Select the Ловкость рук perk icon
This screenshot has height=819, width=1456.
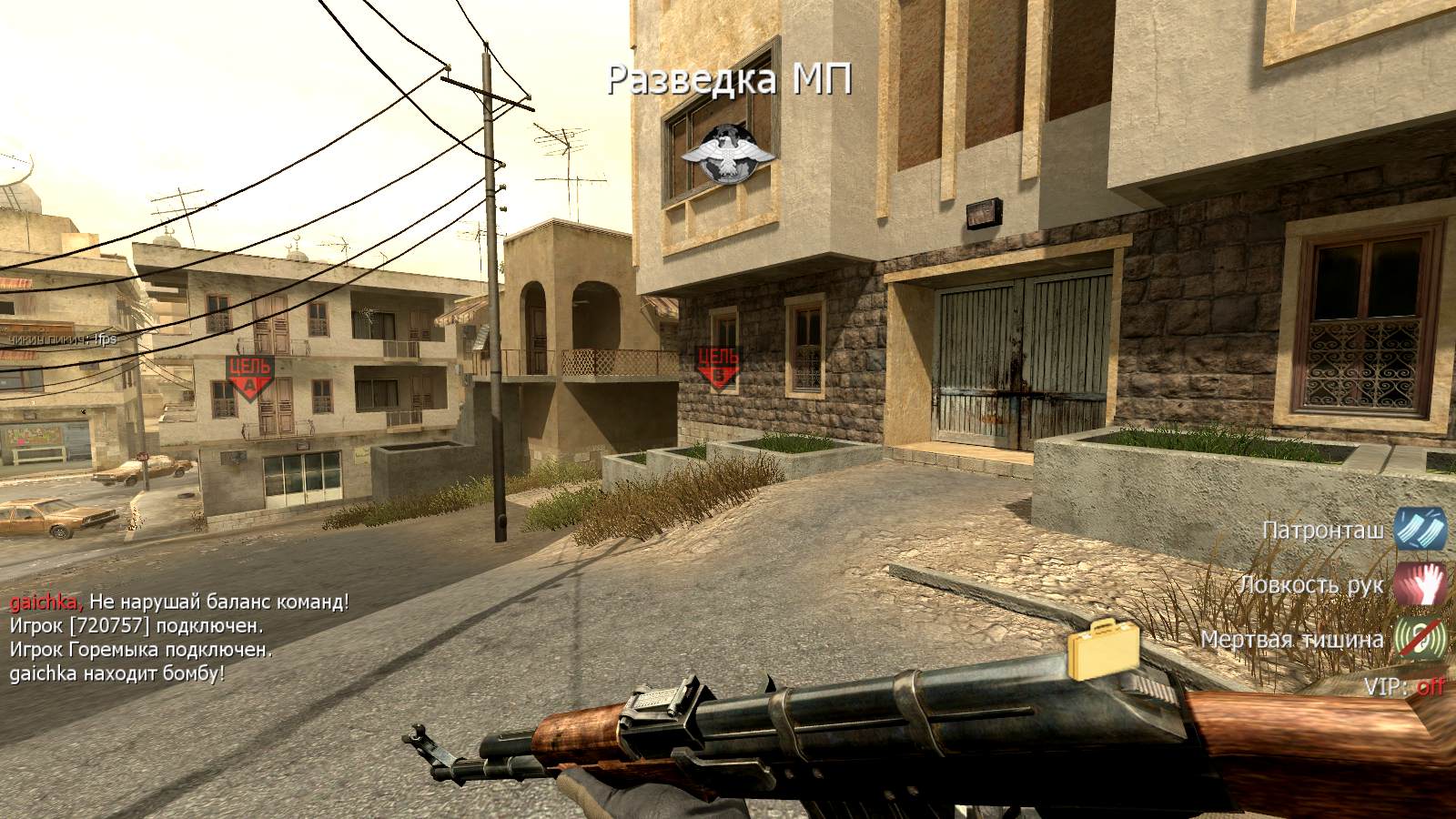tap(1421, 583)
